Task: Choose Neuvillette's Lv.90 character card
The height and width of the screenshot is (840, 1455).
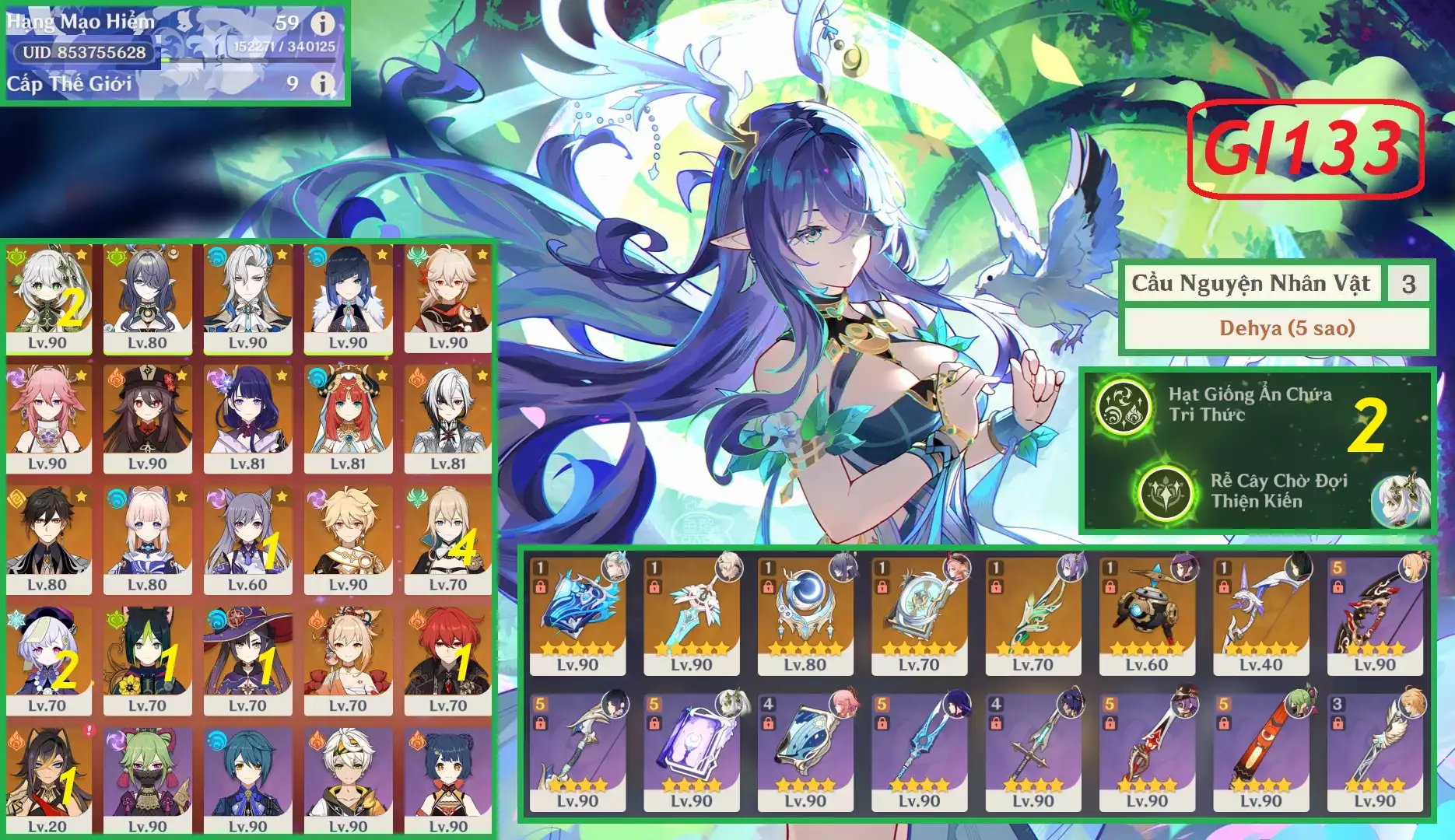Action: point(247,299)
